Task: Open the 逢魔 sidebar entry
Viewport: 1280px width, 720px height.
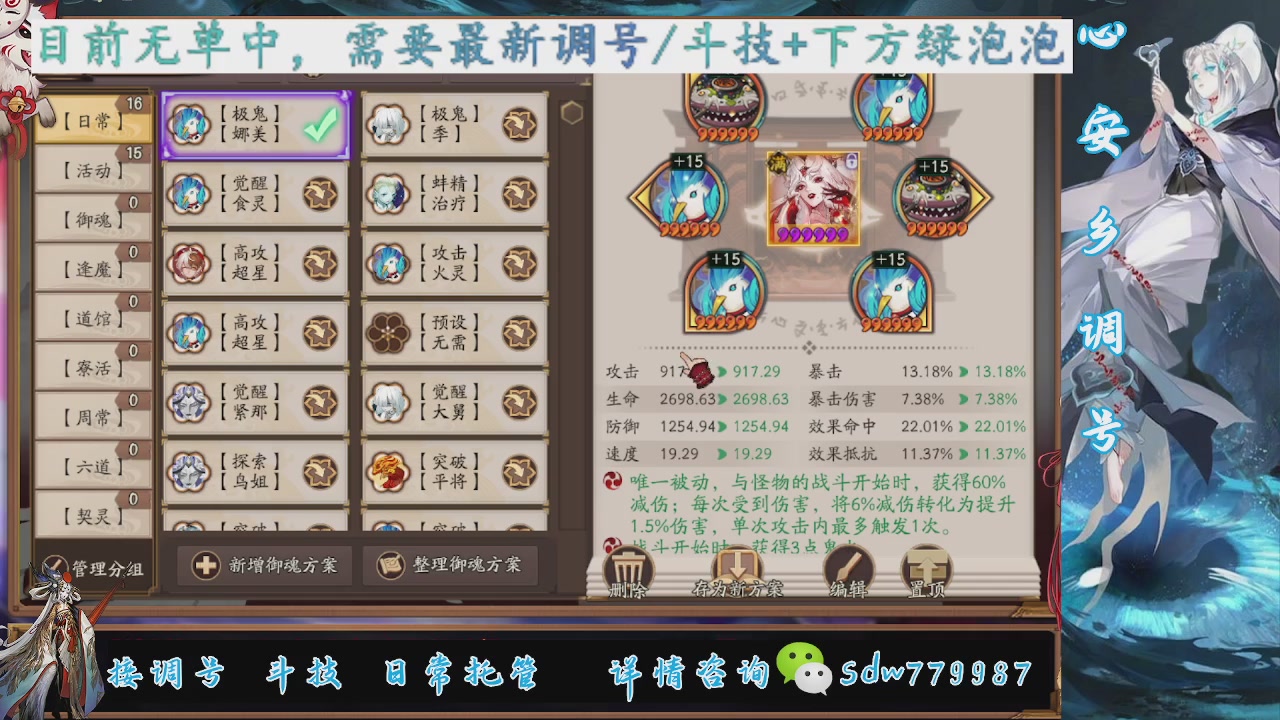Action: pyautogui.click(x=90, y=269)
